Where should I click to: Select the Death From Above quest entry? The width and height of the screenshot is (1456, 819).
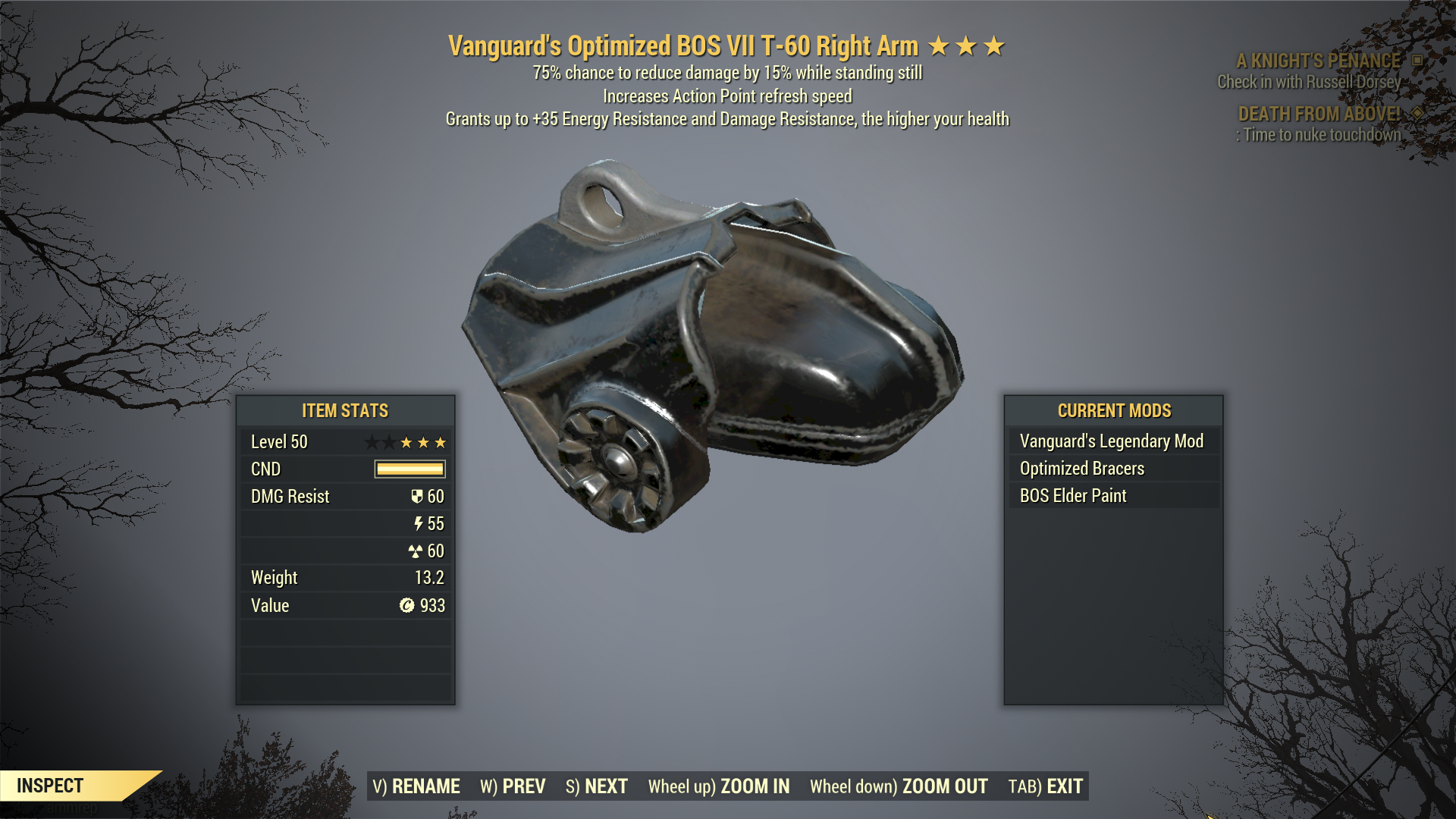(1319, 113)
